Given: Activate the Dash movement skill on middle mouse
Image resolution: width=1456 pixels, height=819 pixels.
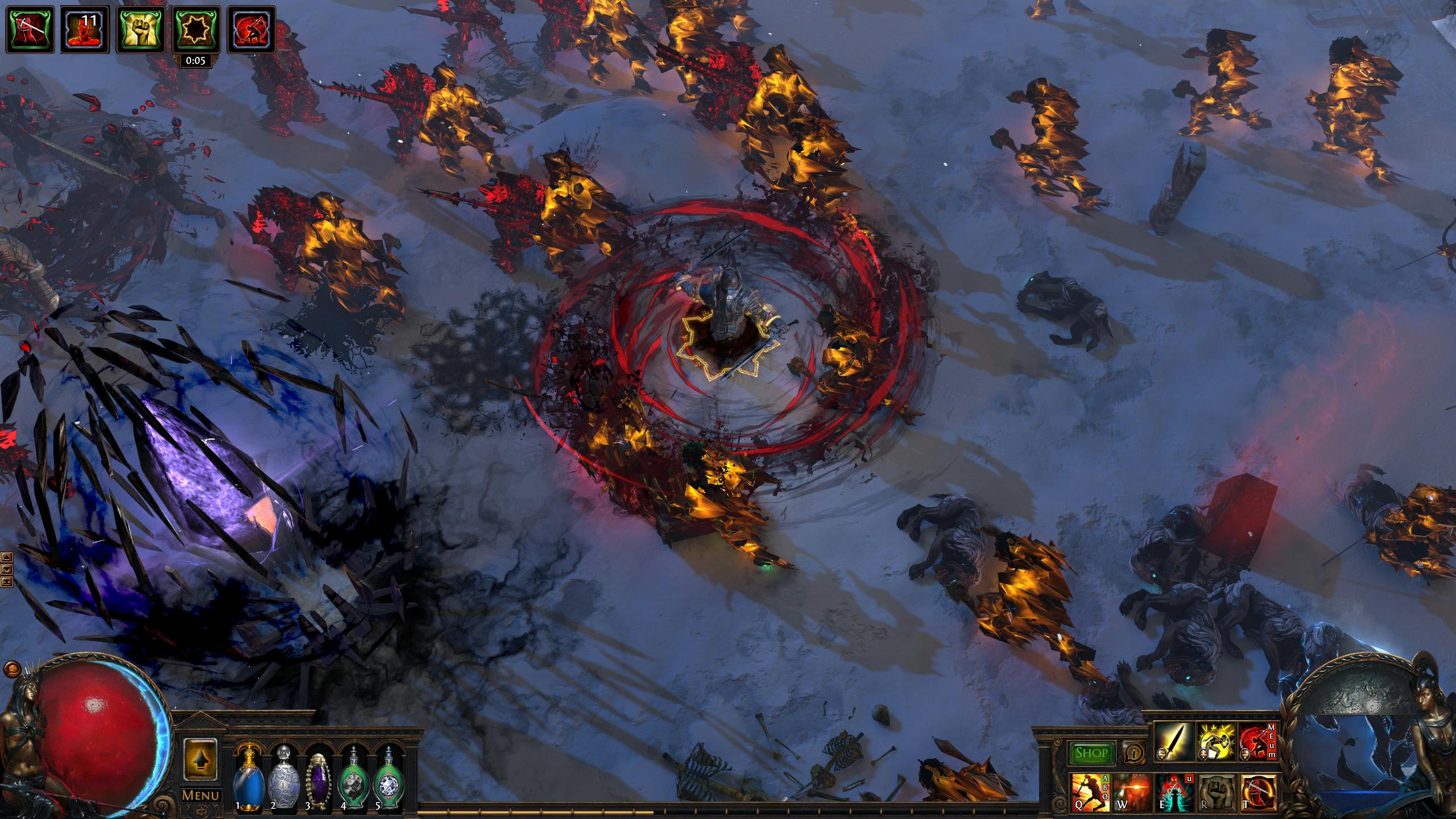Looking at the screenshot, I should pos(1218,741).
